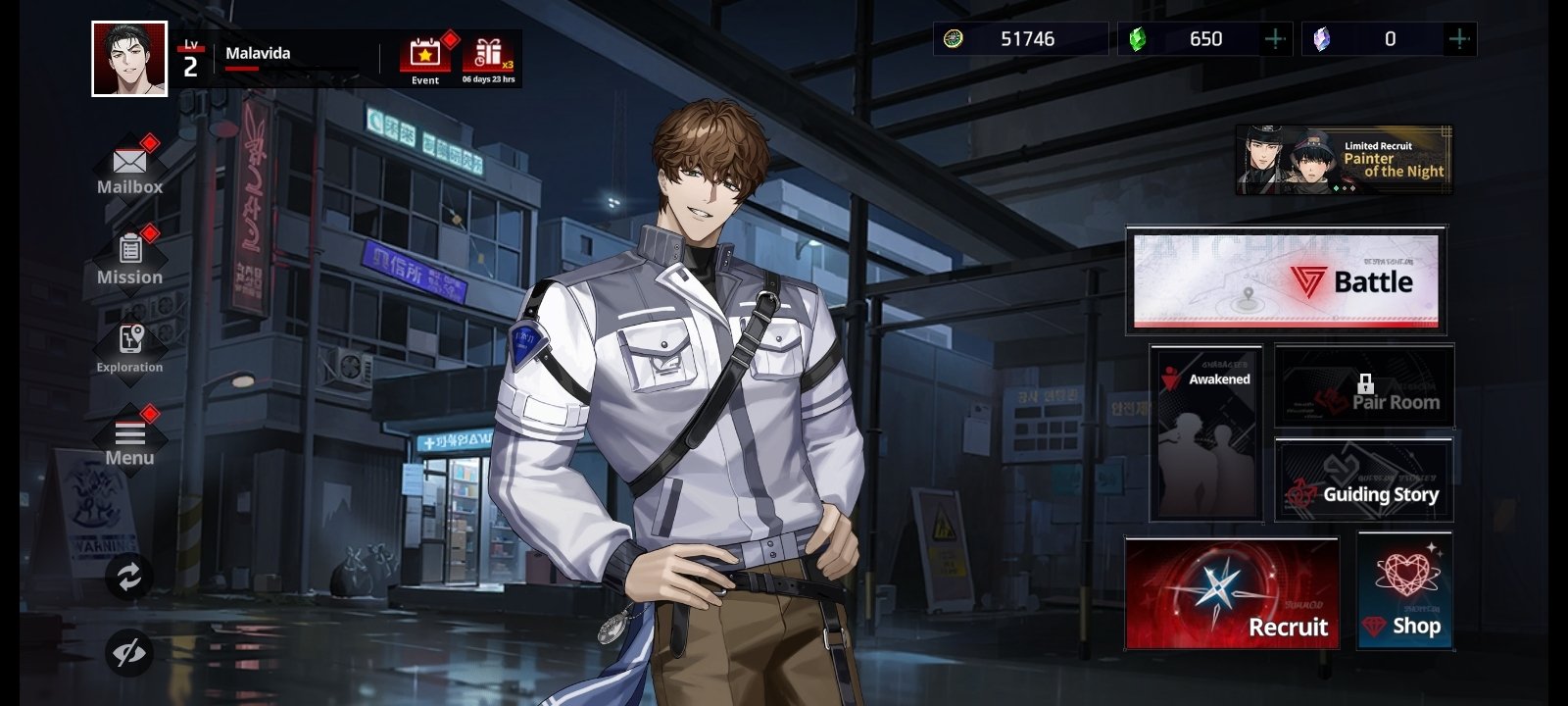Enter Exploration mode

[x=129, y=347]
